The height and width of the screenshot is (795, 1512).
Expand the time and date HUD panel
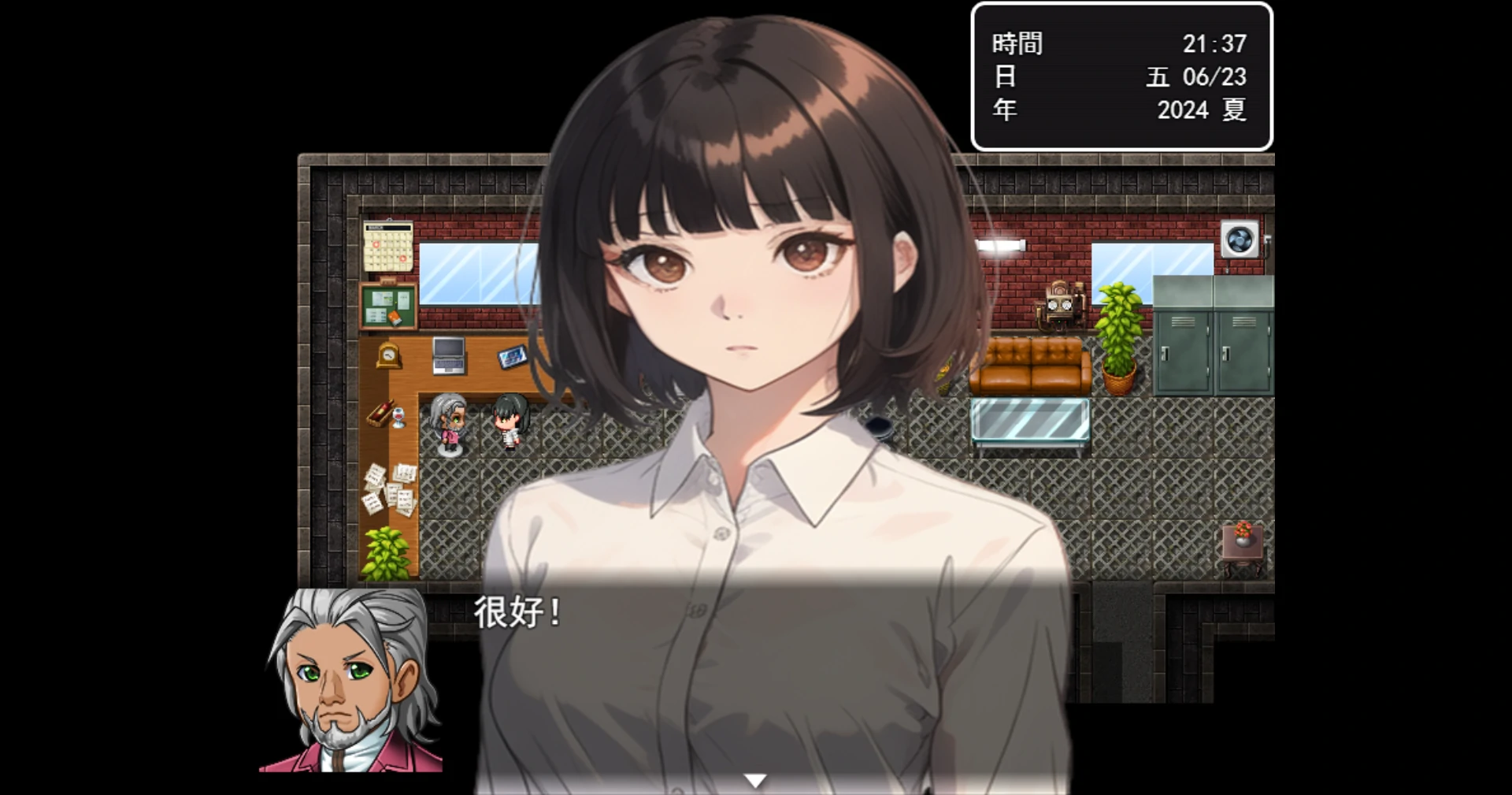coord(1121,76)
